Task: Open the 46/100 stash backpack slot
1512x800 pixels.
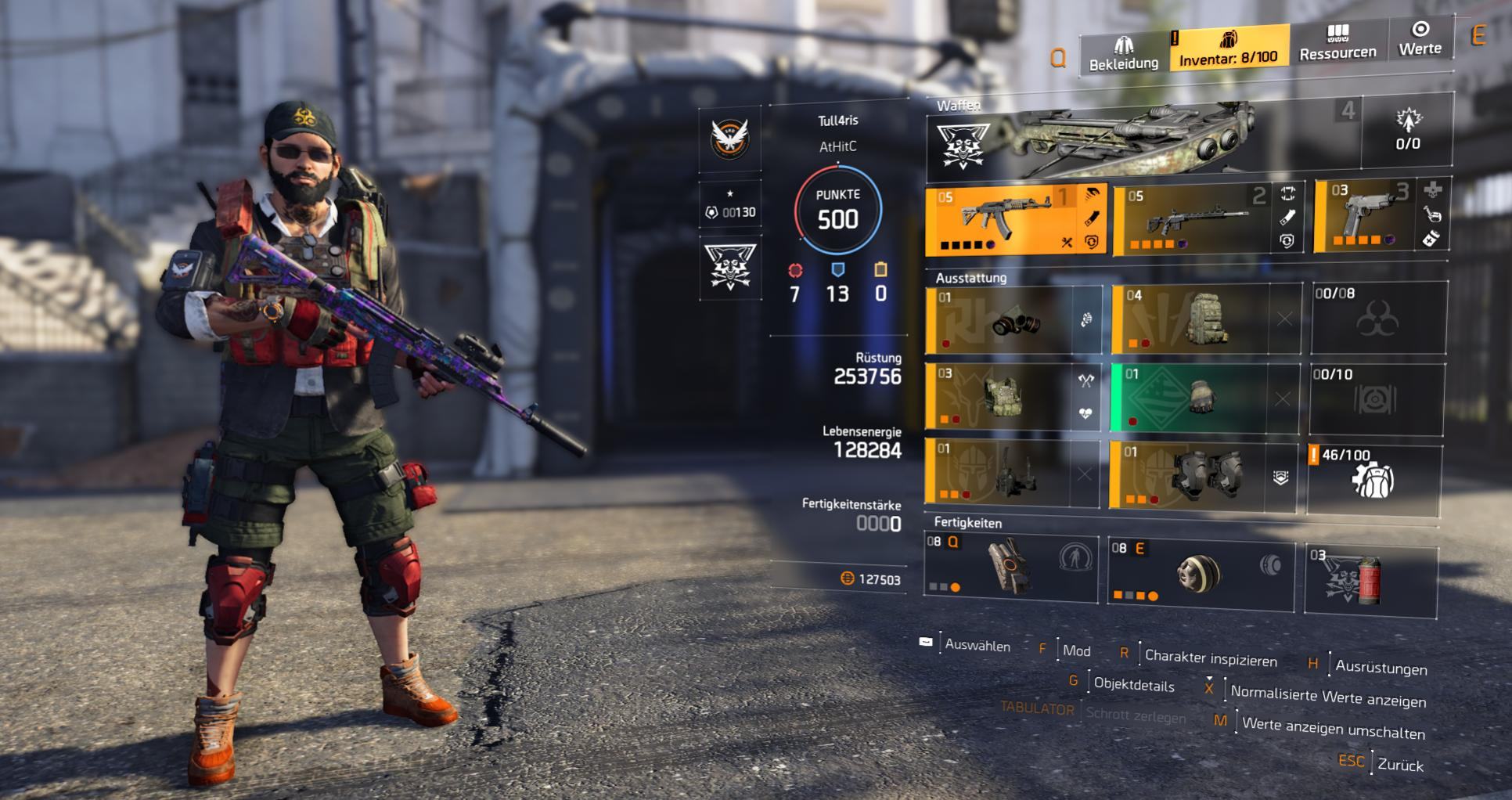Action: click(x=1373, y=479)
